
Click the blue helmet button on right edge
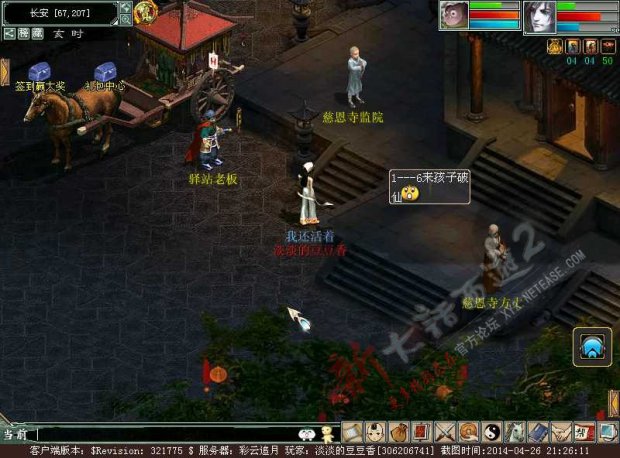[592, 346]
